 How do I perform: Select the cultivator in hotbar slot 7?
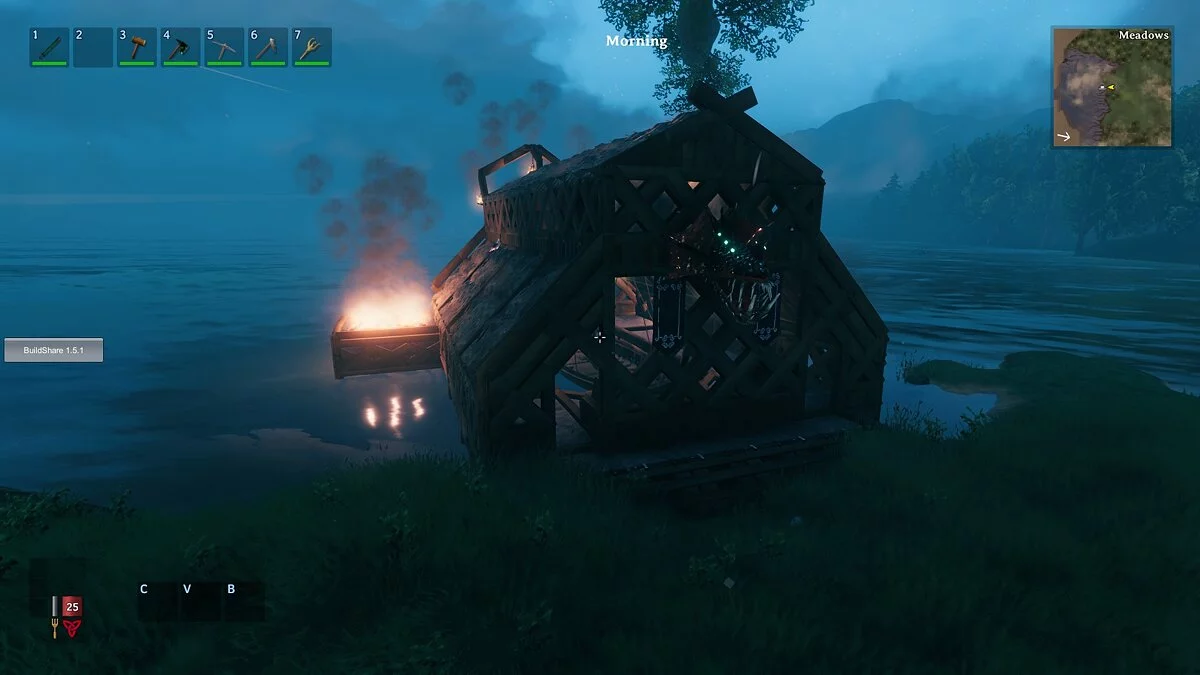pyautogui.click(x=312, y=47)
